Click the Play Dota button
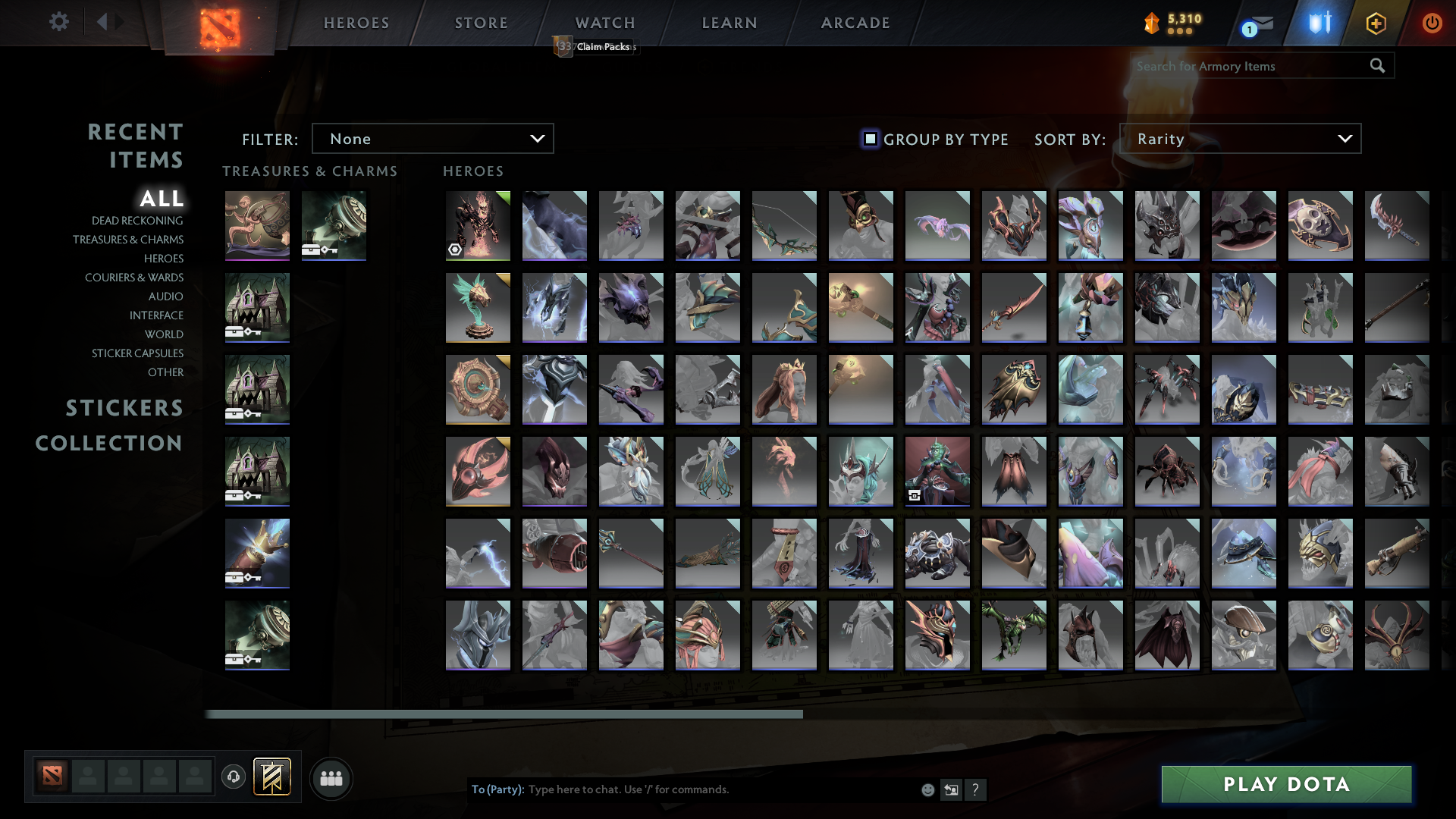The image size is (1456, 819). (1285, 784)
